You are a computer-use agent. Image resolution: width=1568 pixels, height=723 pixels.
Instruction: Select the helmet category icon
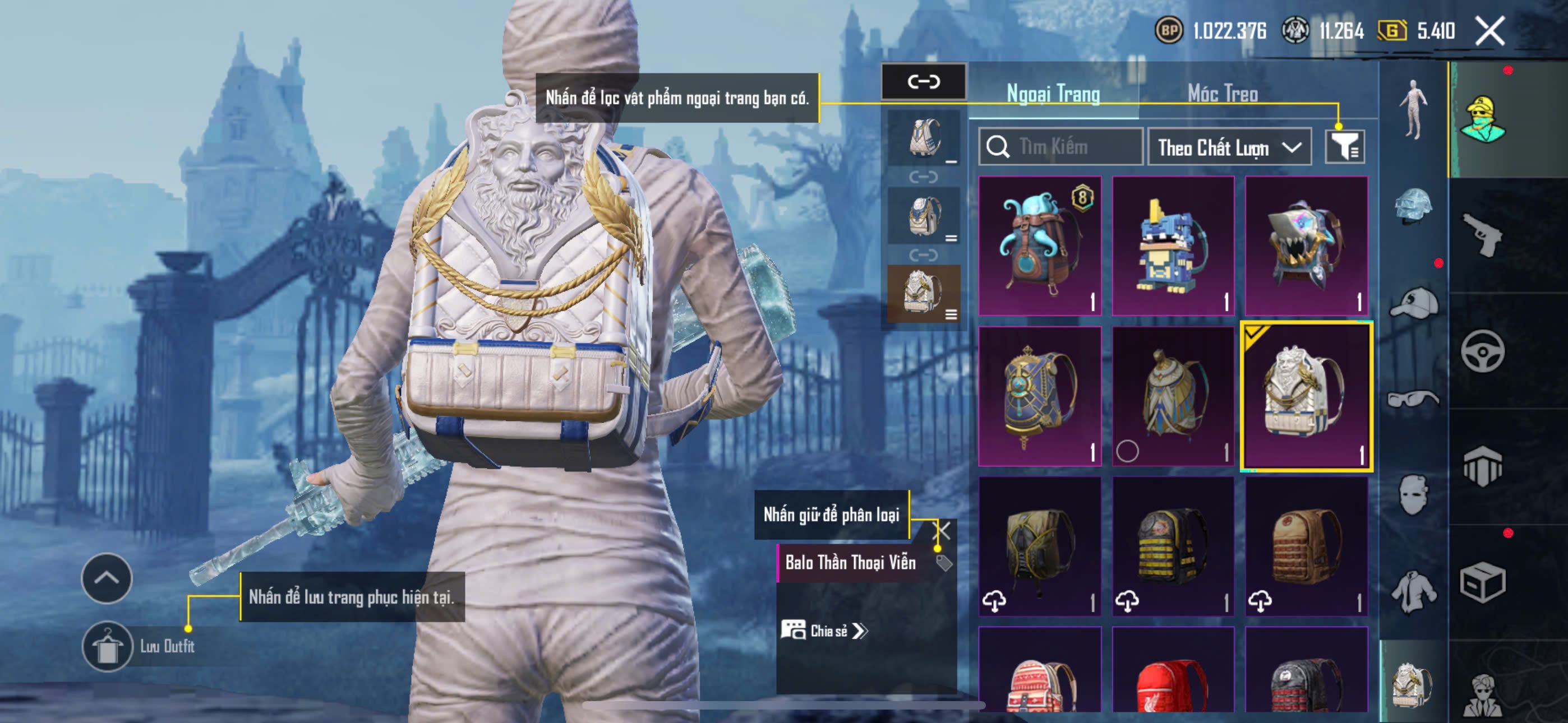tap(1413, 205)
